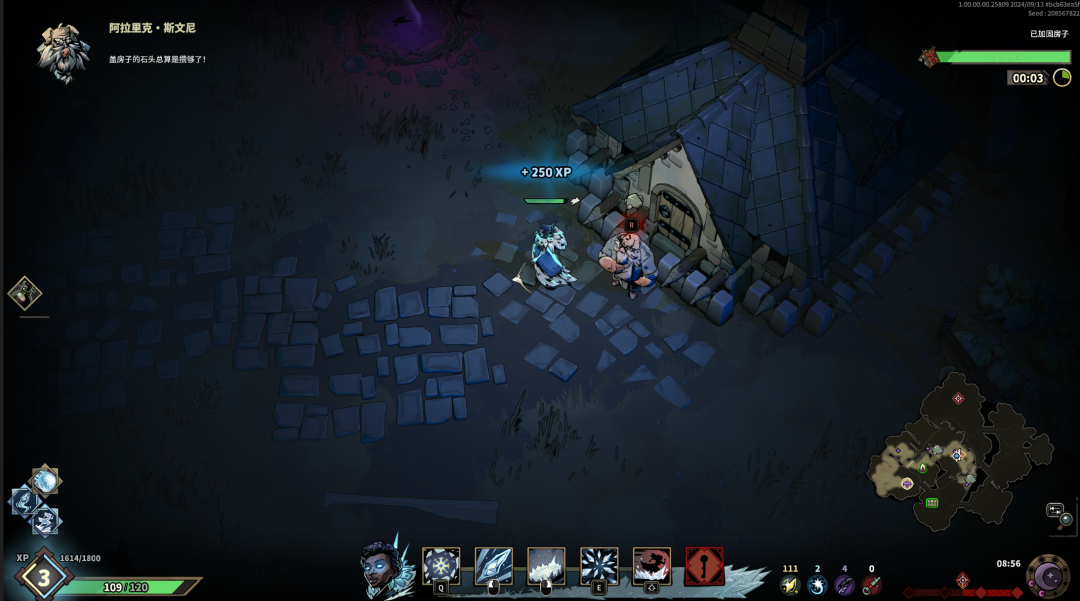Click the moon night-cycle dial

1048,576
